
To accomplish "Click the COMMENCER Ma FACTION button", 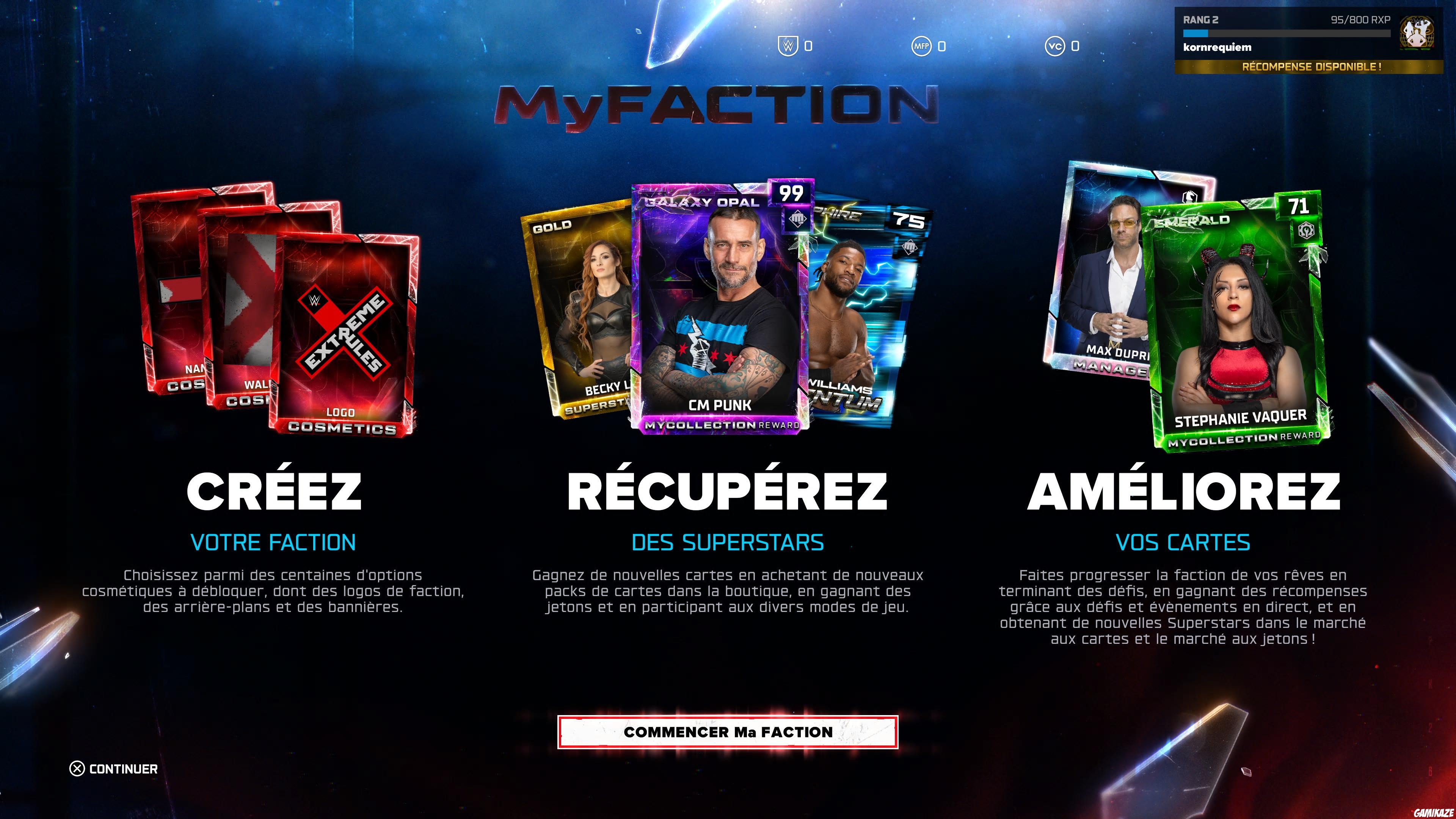I will pyautogui.click(x=728, y=732).
